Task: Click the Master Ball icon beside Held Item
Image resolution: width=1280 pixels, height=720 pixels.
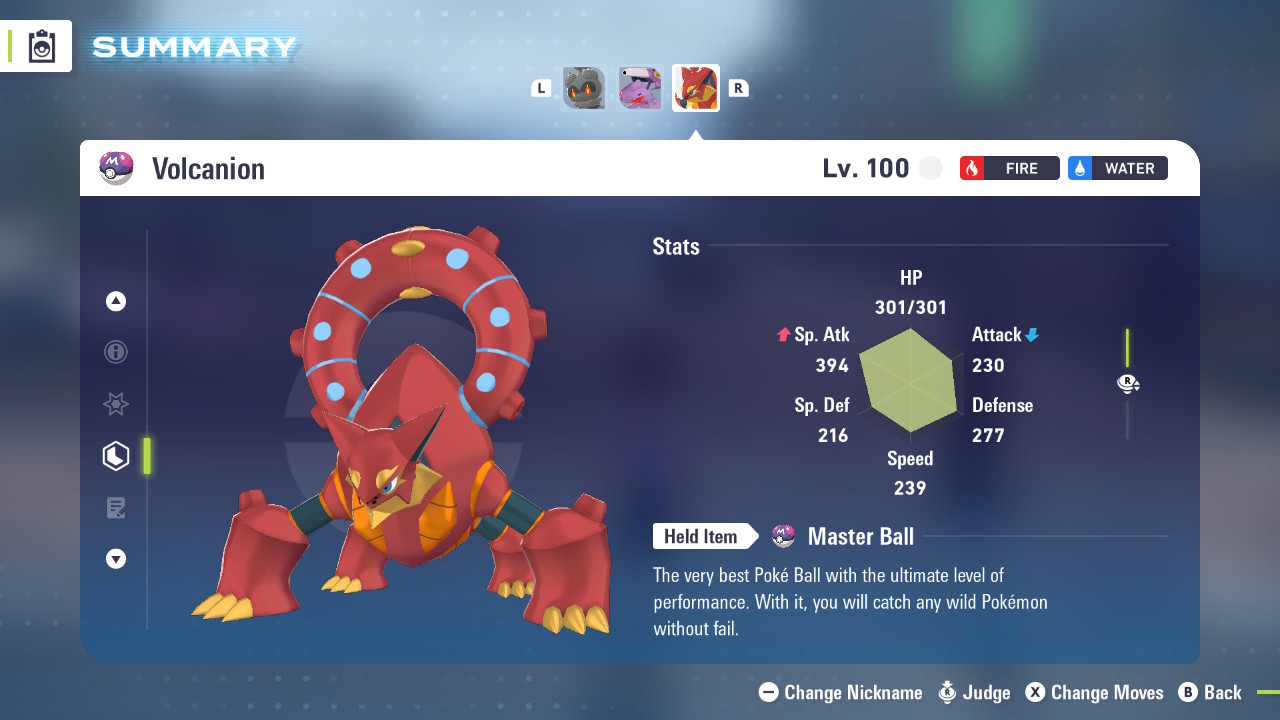Action: click(x=784, y=536)
